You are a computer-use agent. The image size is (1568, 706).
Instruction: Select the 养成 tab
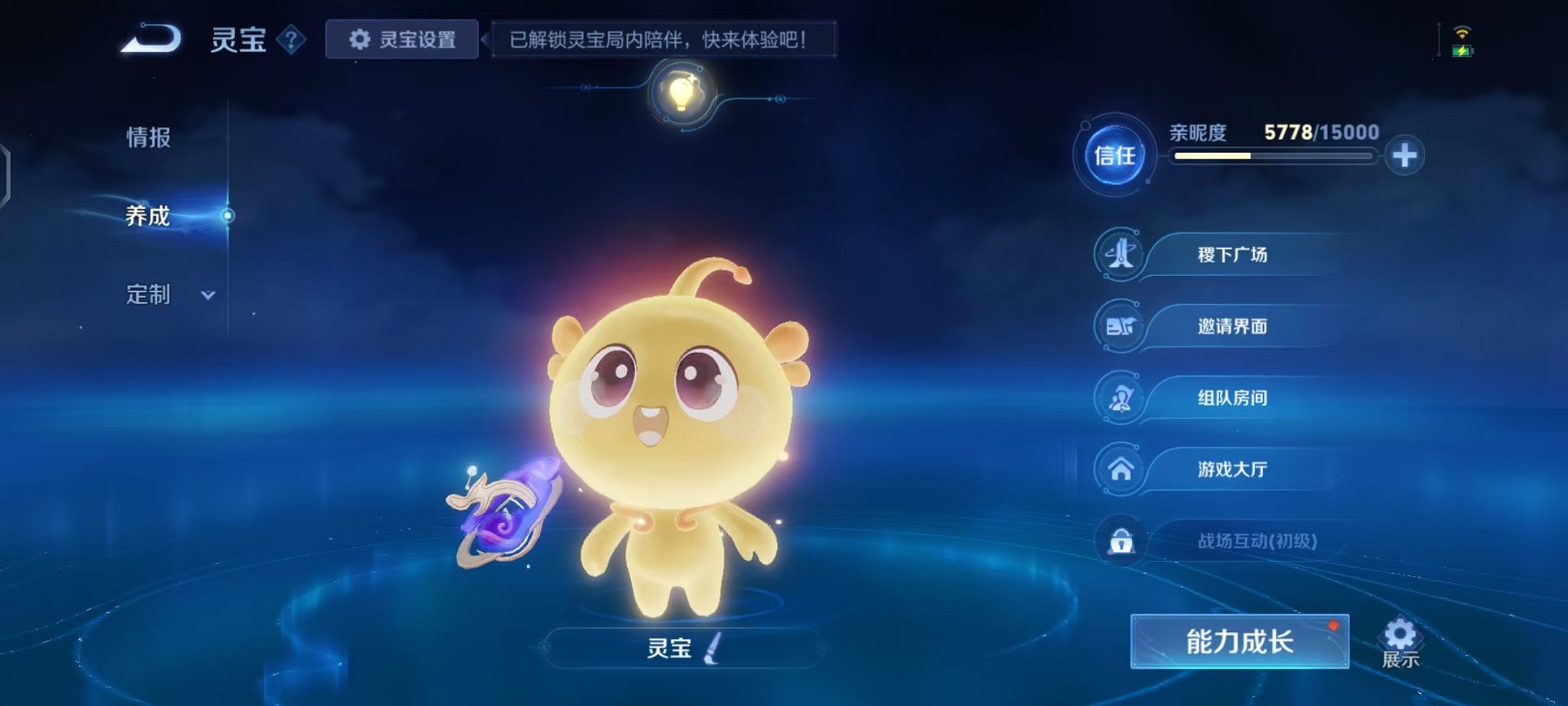145,217
